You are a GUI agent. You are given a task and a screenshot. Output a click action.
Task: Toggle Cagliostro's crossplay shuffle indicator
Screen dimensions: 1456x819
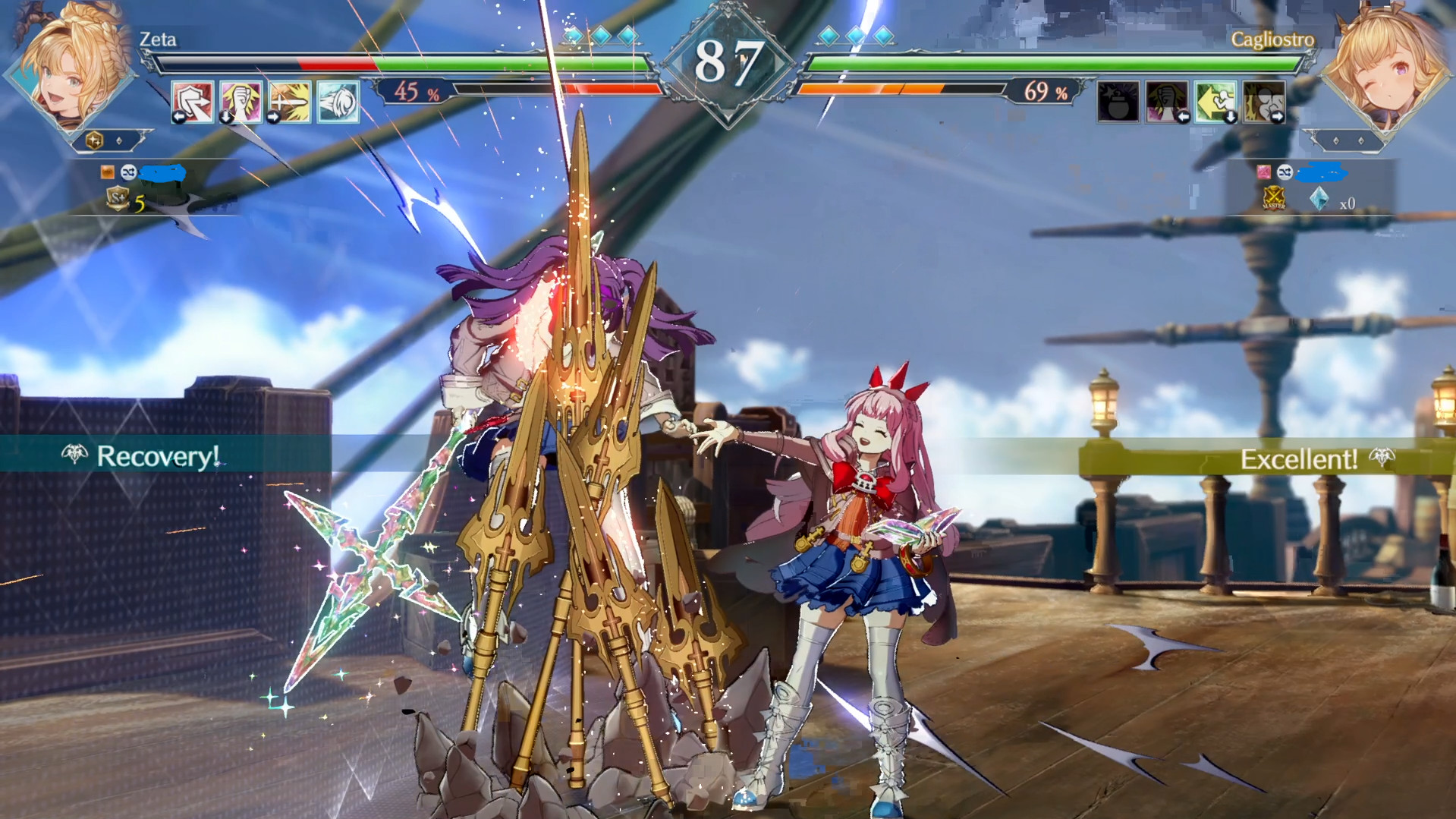click(1285, 173)
